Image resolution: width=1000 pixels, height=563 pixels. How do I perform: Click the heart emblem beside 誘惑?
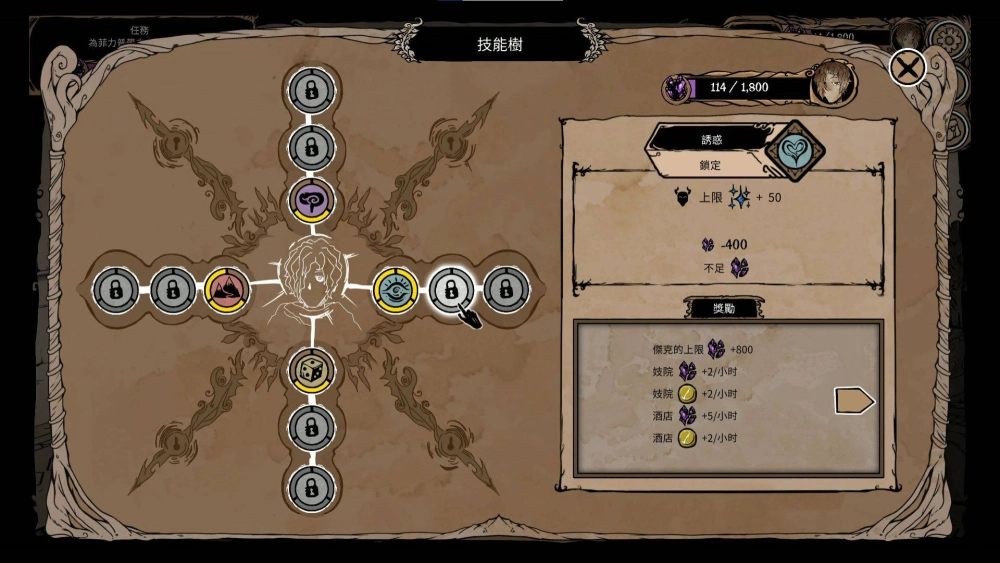[795, 151]
